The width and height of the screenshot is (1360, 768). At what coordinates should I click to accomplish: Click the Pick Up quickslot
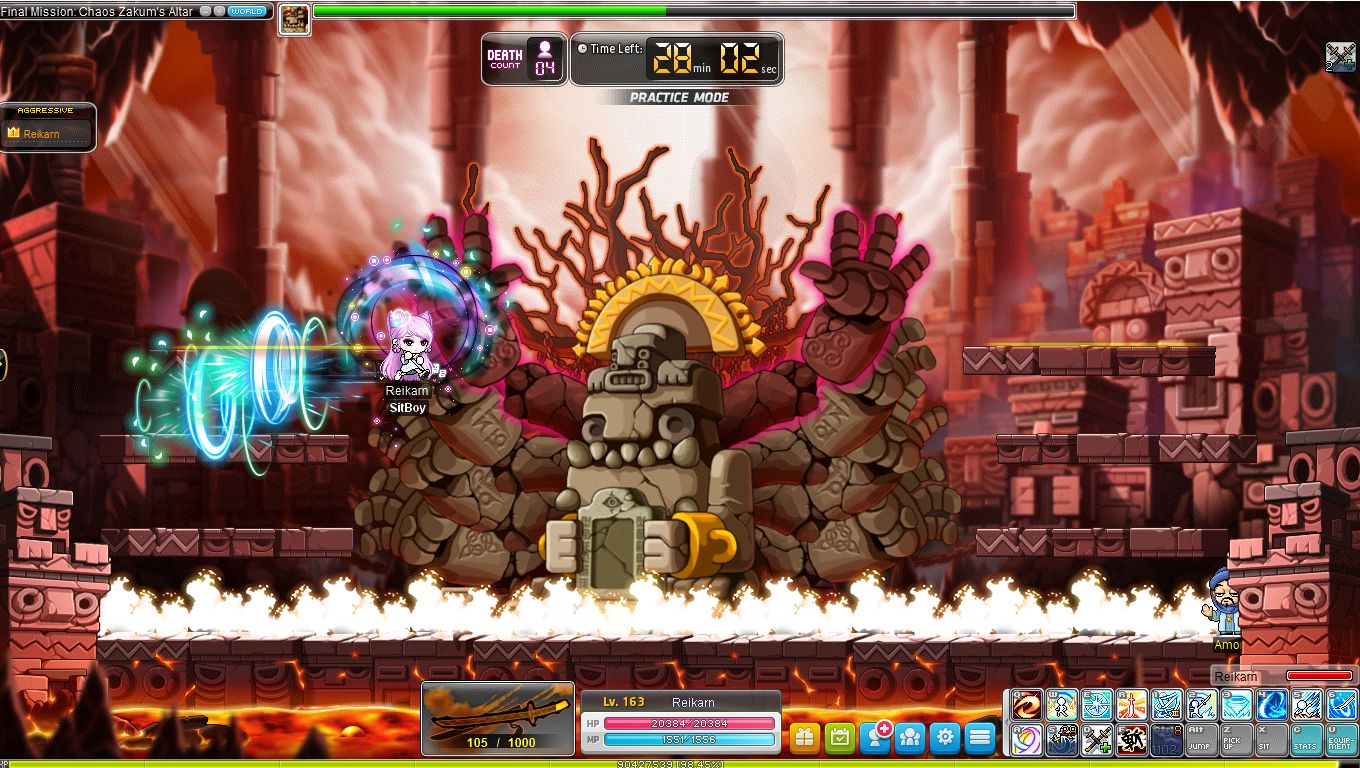[x=1236, y=740]
